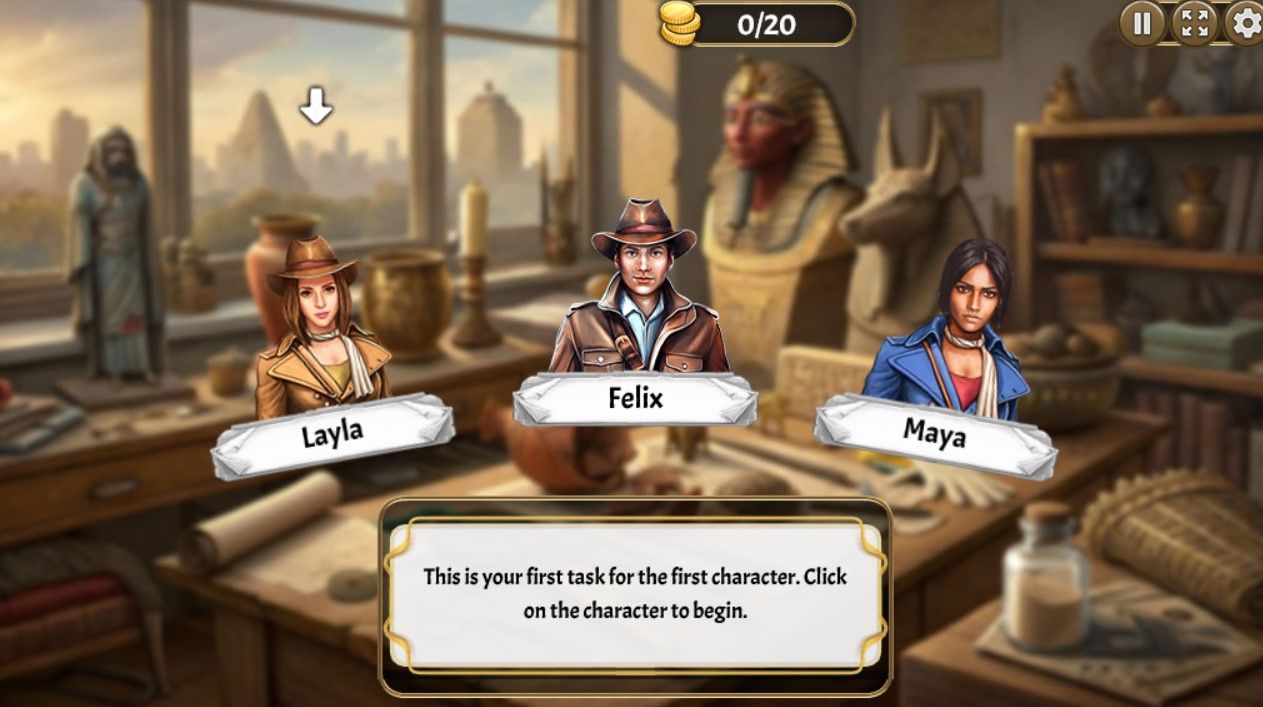This screenshot has width=1263, height=707.
Task: Choose Felix in the brown hat
Action: pyautogui.click(x=640, y=300)
